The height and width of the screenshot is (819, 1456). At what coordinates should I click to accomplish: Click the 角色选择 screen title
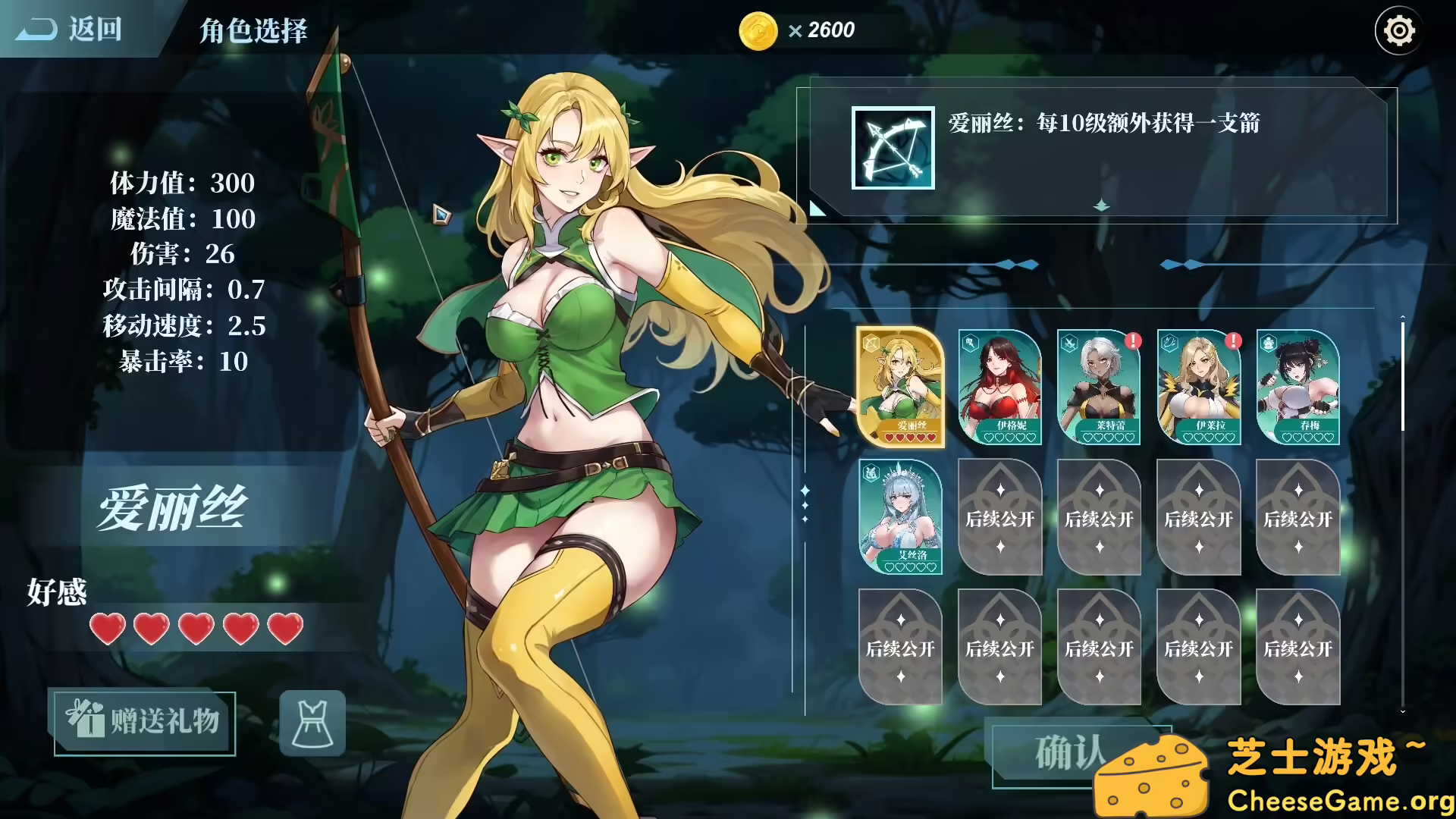click(253, 32)
